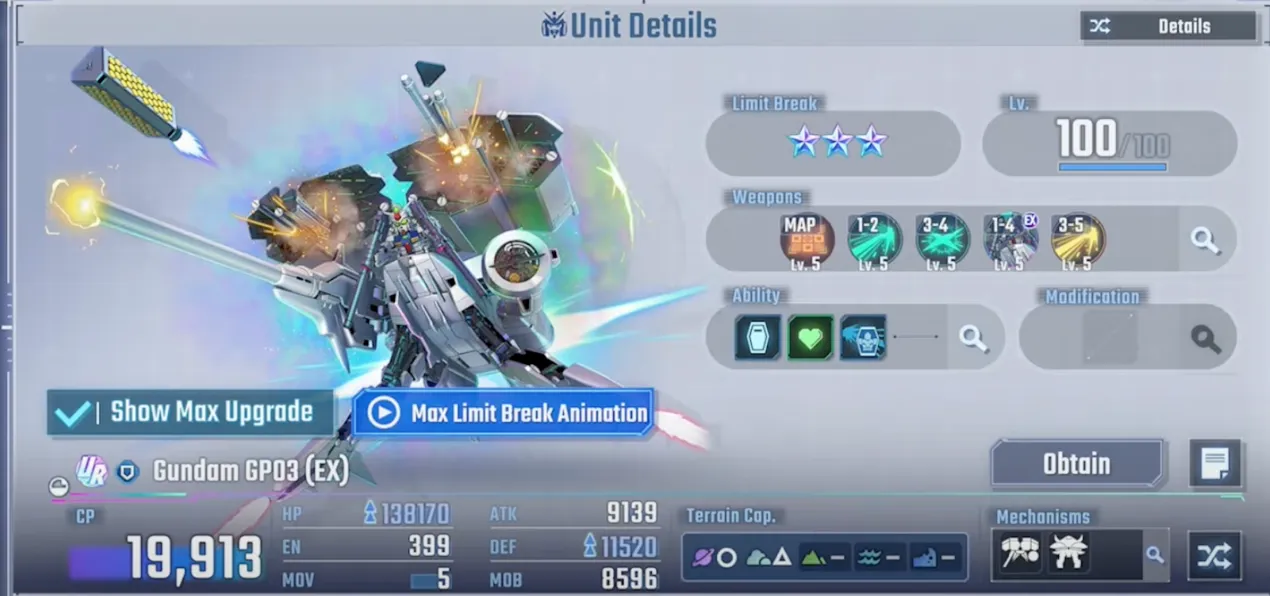Screen dimensions: 1270x596
Task: Select the blue mech head ability icon
Action: pyautogui.click(x=862, y=338)
